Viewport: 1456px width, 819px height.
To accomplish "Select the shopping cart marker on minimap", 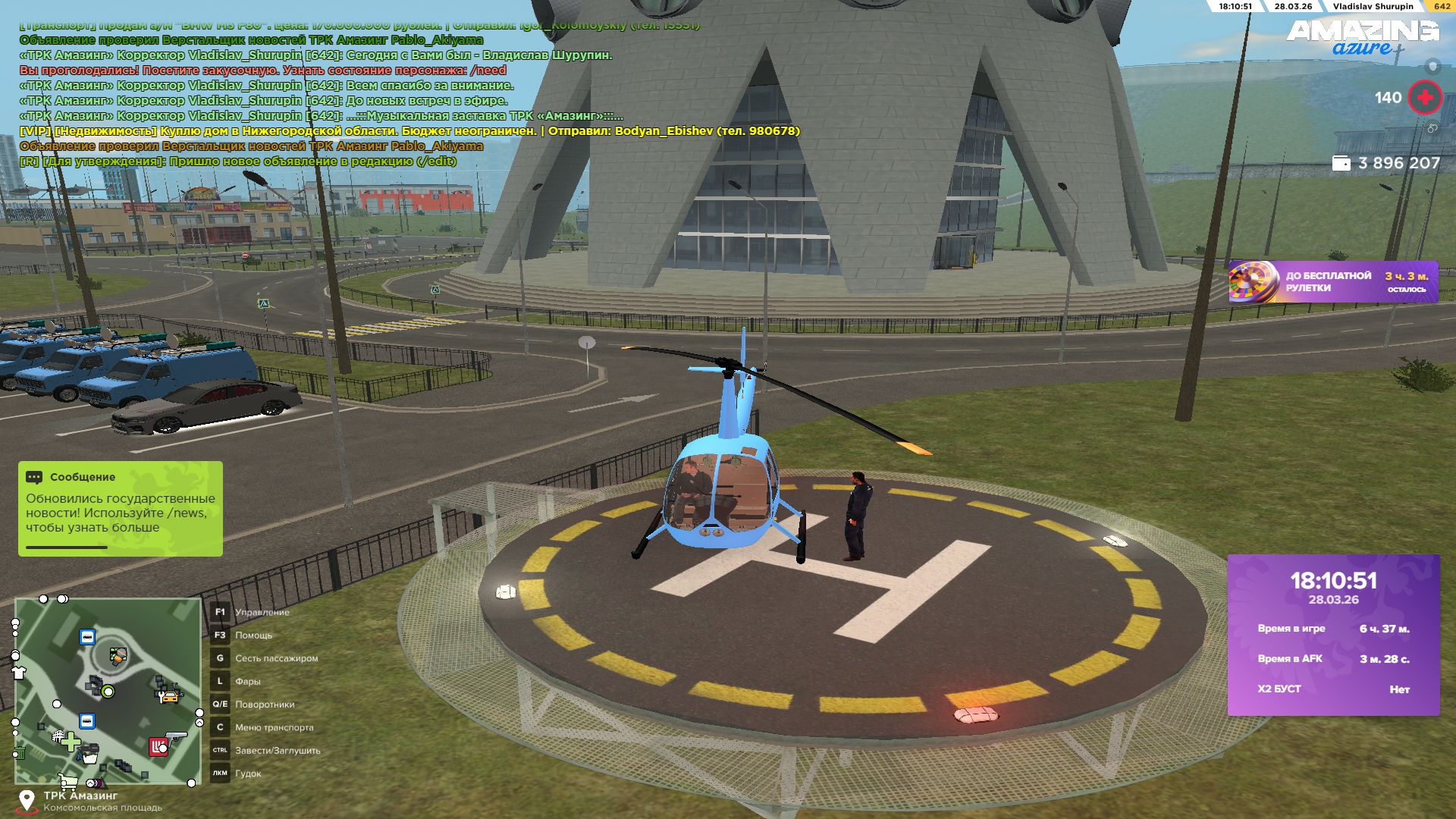I will [x=68, y=781].
